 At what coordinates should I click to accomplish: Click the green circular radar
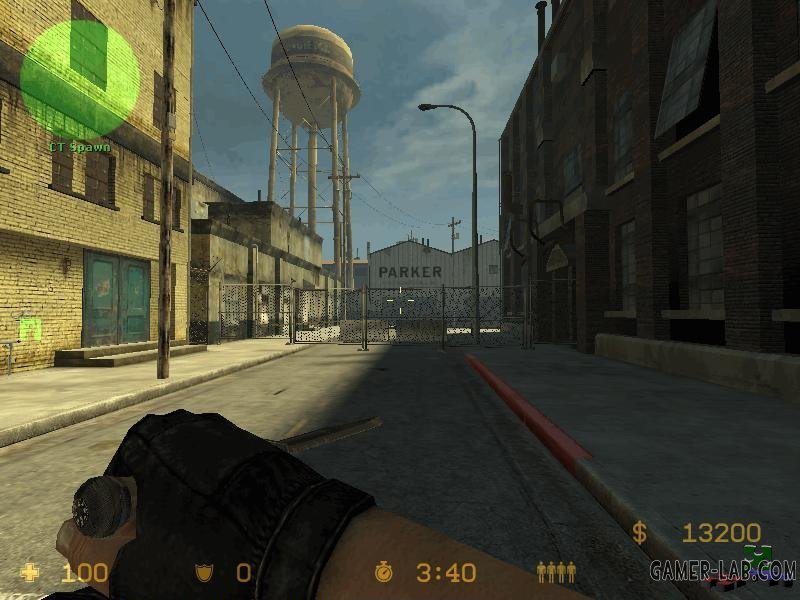pos(80,79)
